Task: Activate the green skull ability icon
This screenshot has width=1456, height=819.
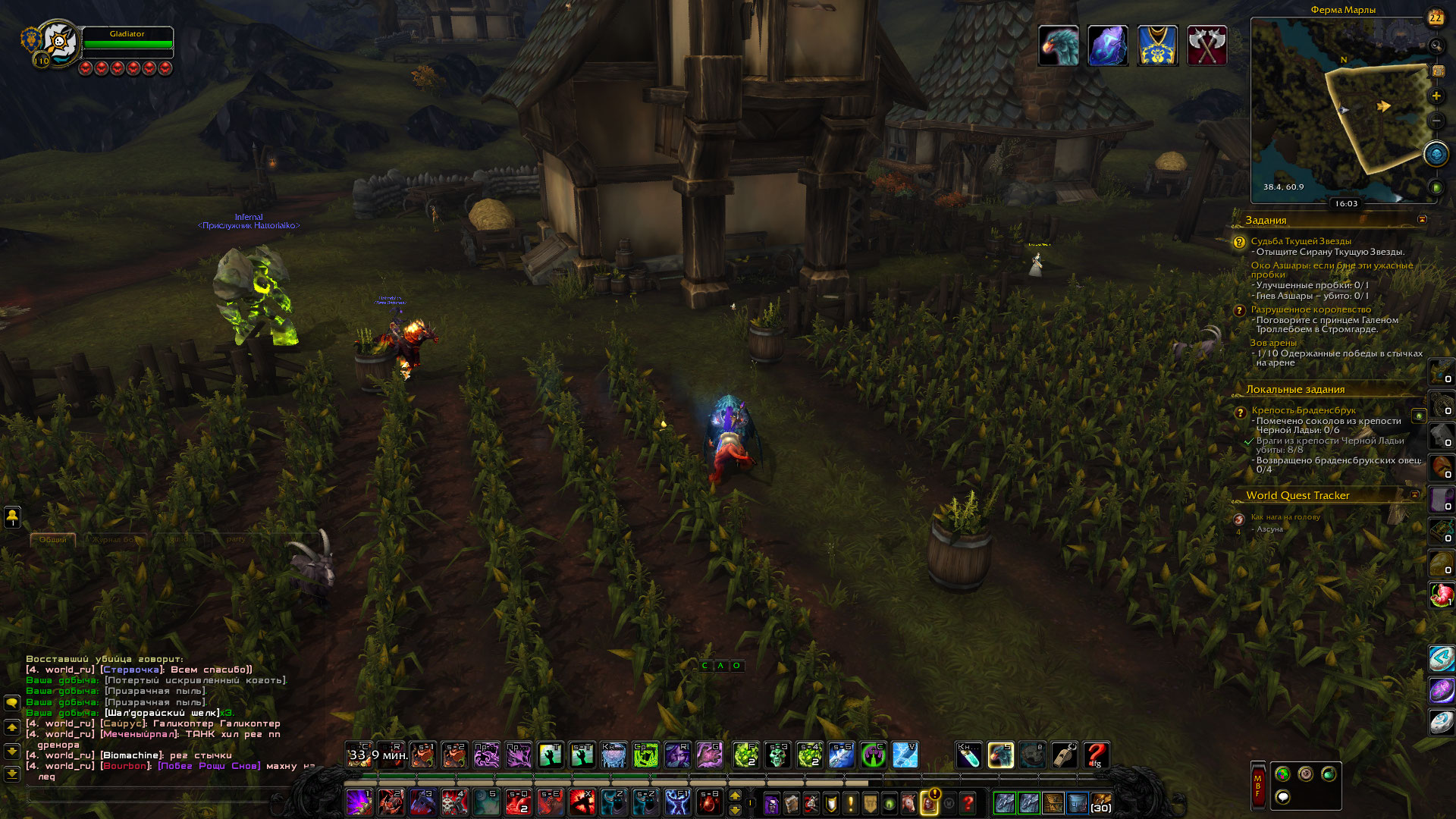Action: coord(777,755)
